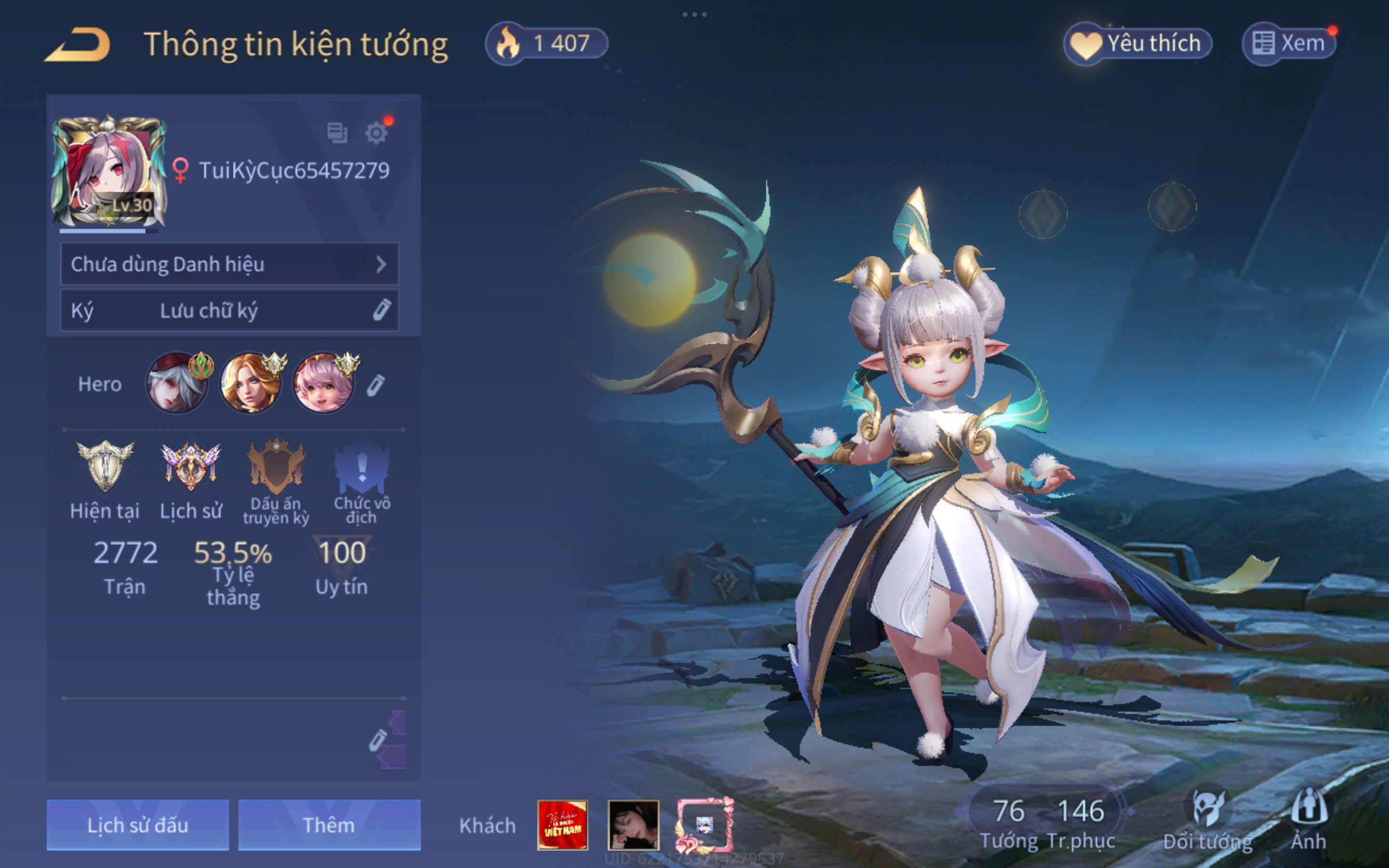The width and height of the screenshot is (1389, 868).
Task: Open the chat log icon beside gear
Action: click(337, 133)
